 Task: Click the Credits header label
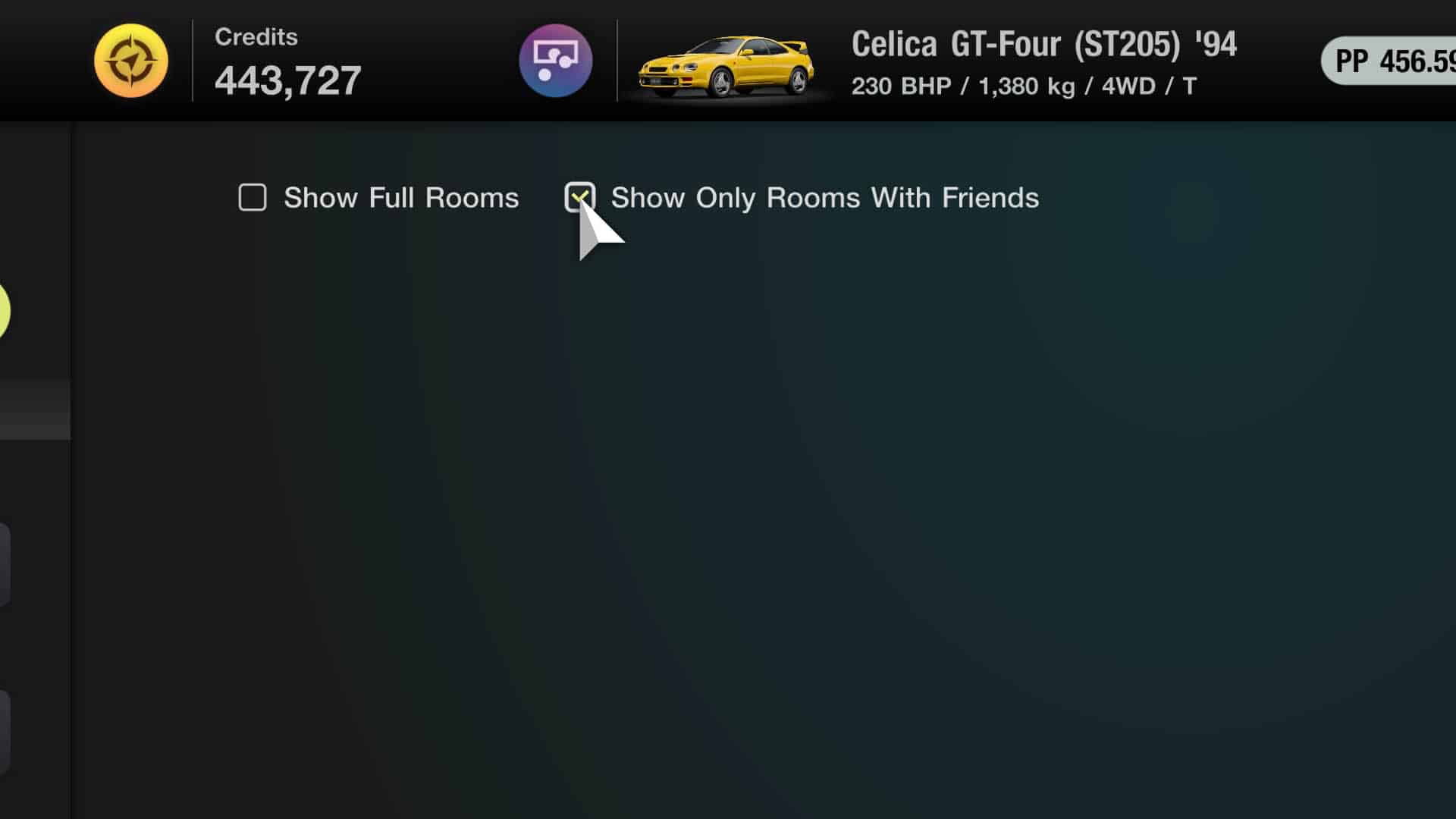[x=256, y=36]
